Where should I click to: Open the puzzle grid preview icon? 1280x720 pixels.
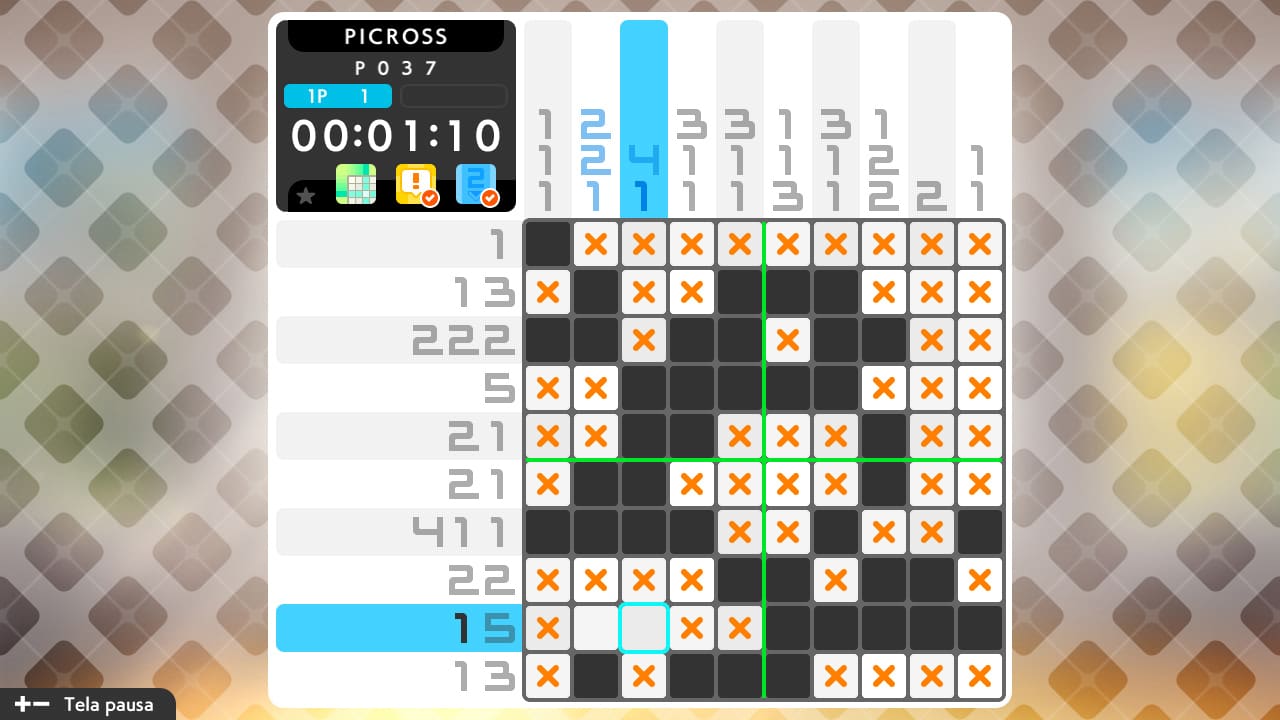[357, 184]
